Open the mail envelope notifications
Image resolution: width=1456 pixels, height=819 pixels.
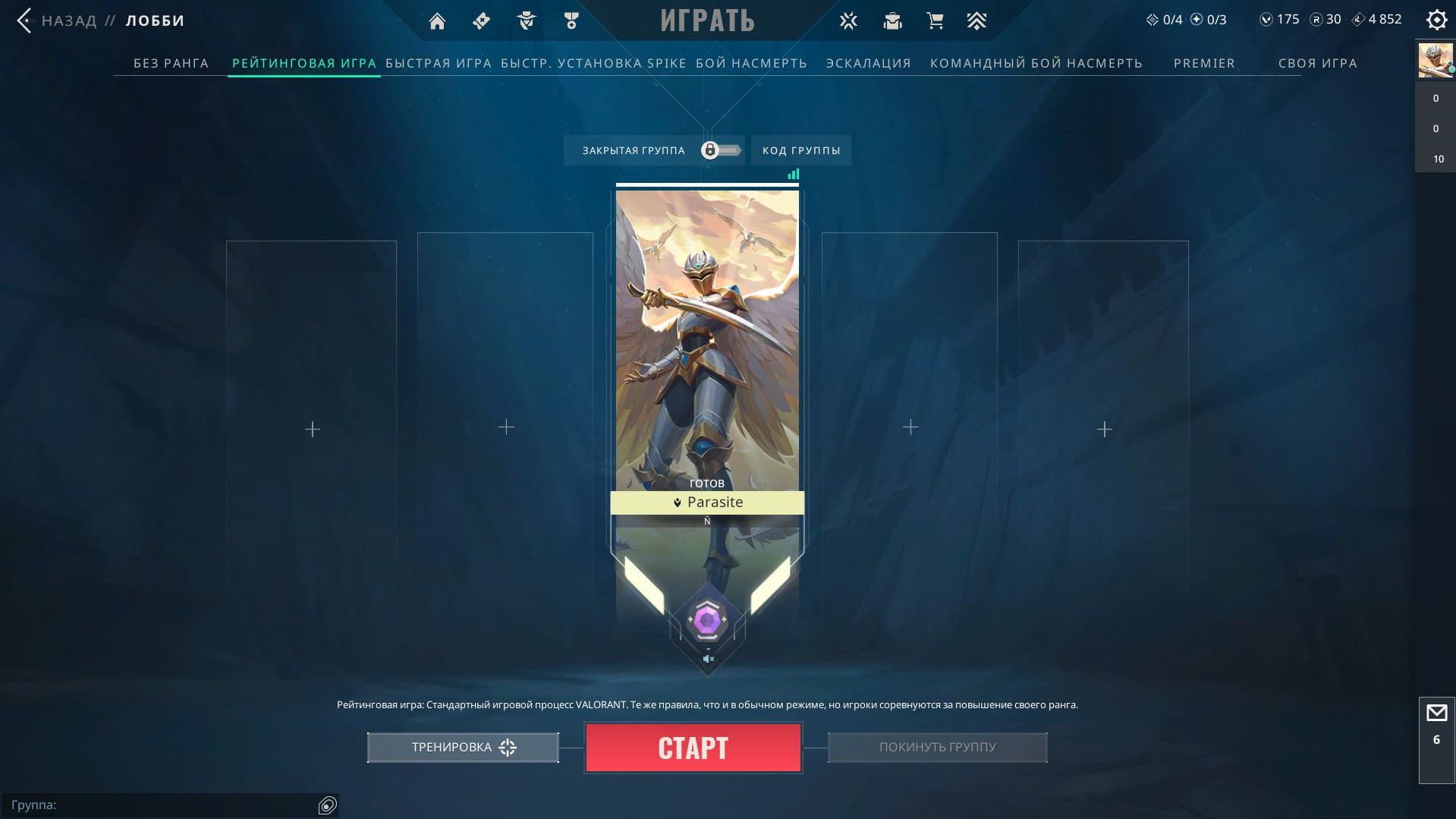1436,713
